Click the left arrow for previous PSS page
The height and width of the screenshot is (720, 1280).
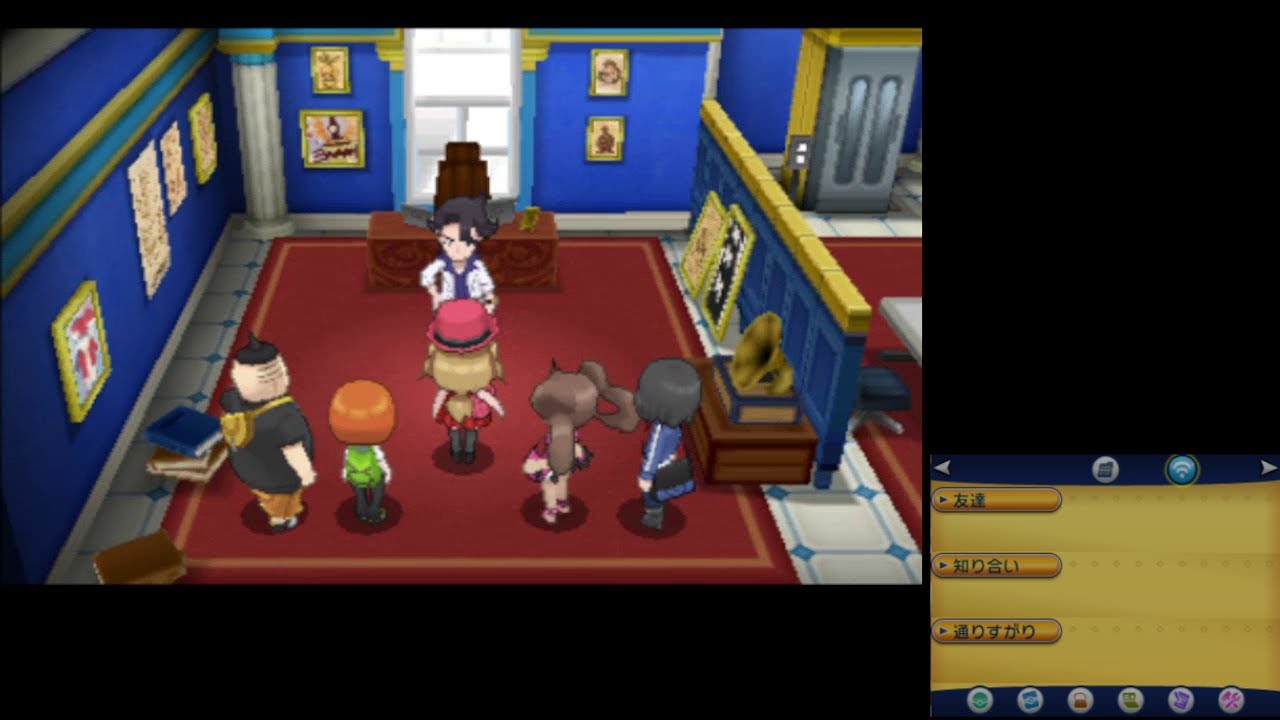click(944, 466)
